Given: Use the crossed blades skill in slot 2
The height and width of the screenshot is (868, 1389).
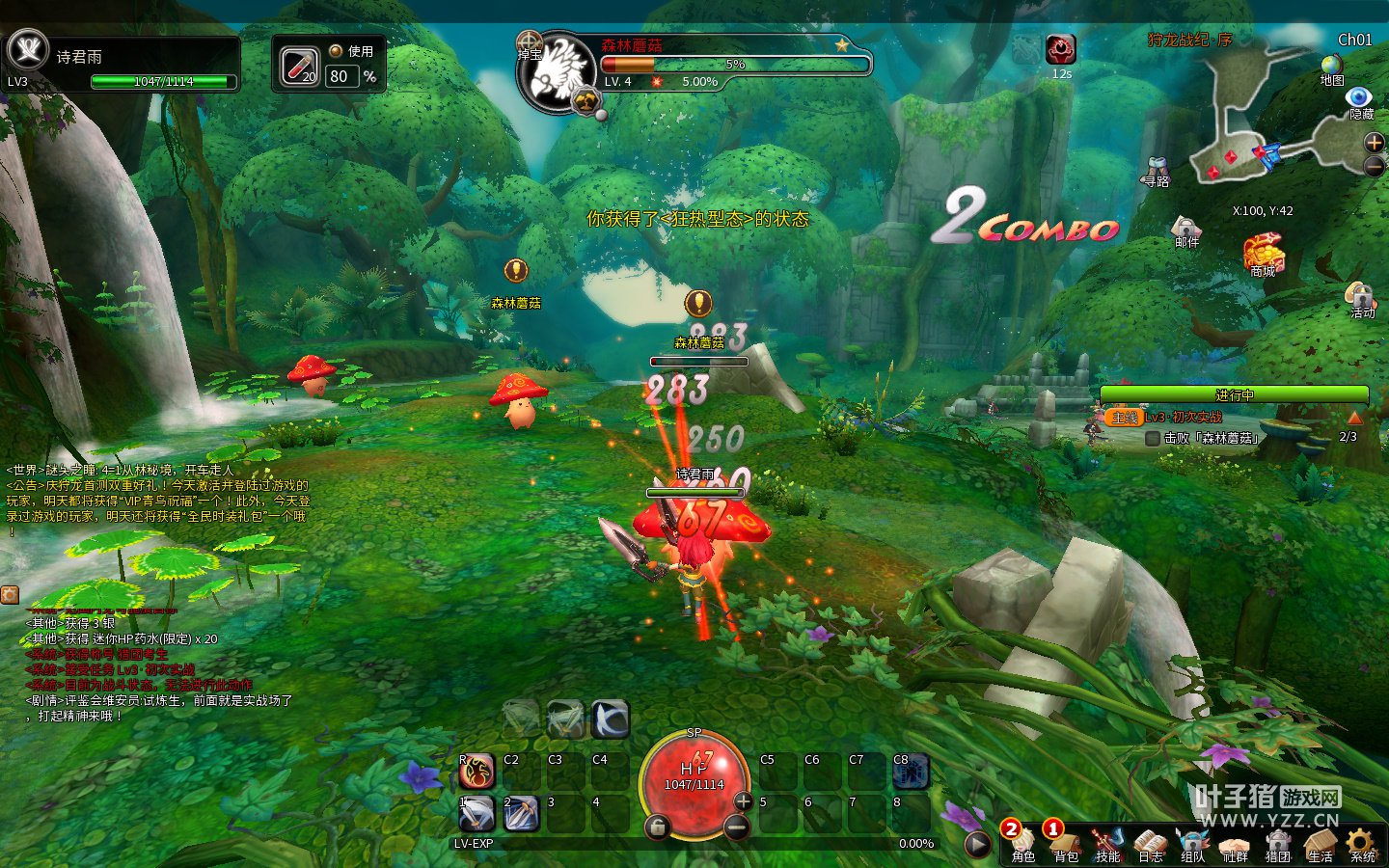Looking at the screenshot, I should pyautogui.click(x=521, y=814).
